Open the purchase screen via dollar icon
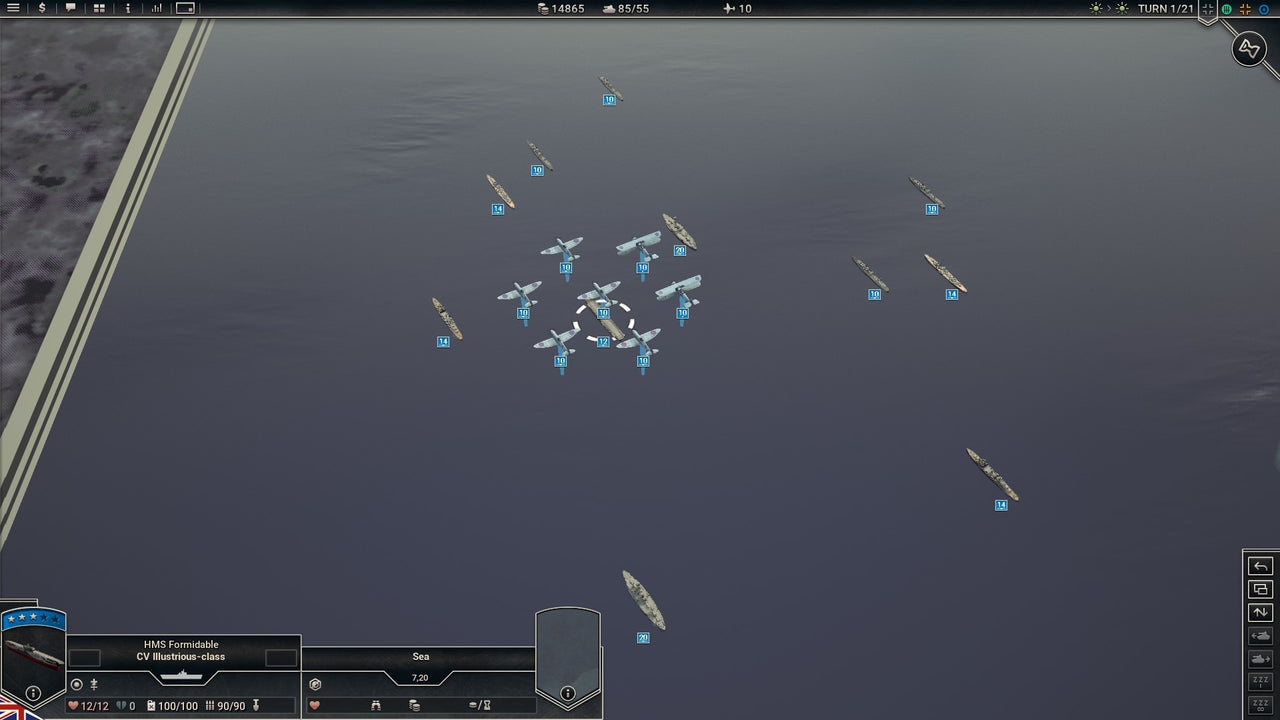 coord(42,9)
